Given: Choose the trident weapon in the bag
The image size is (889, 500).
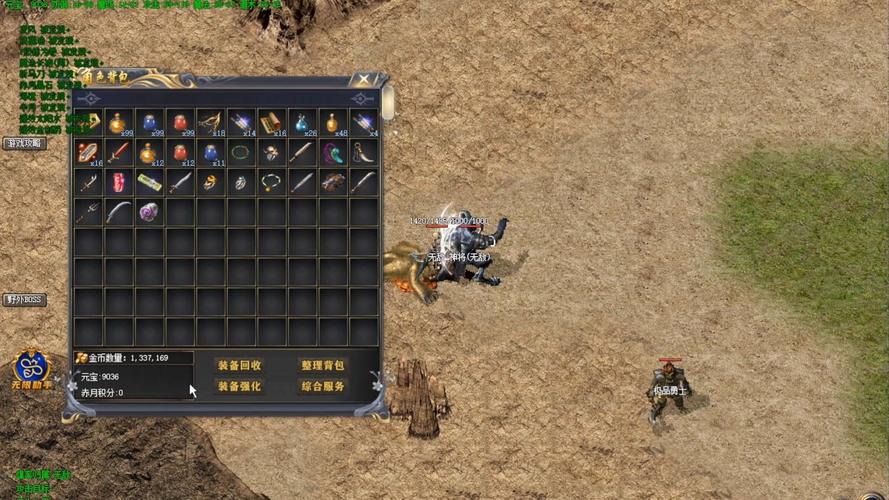Looking at the screenshot, I should tap(89, 212).
